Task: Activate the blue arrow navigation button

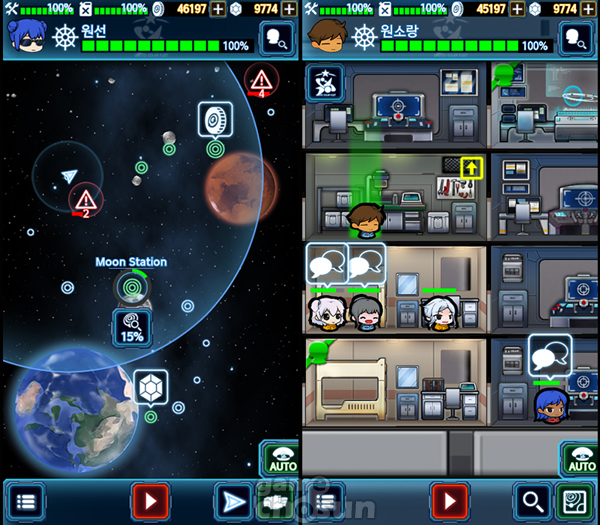Action: click(233, 500)
